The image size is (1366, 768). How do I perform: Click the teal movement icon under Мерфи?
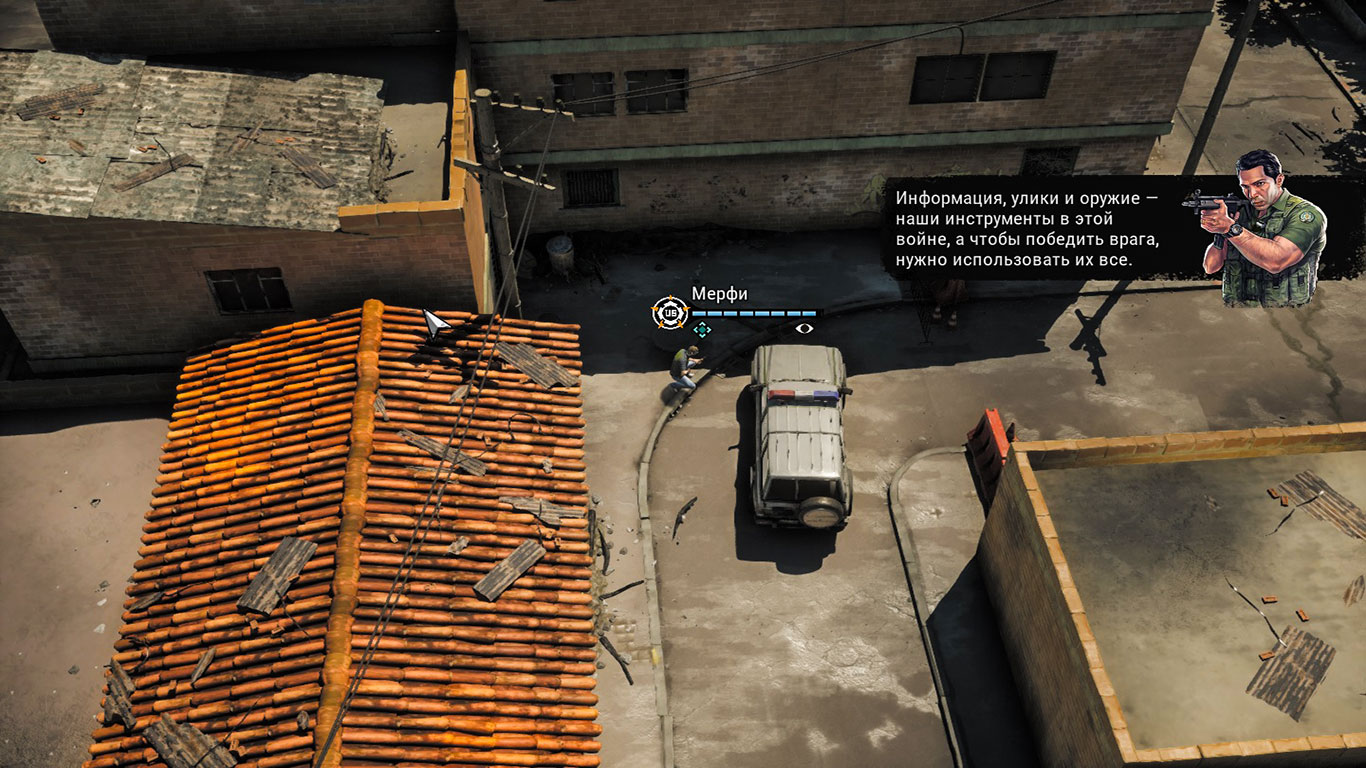coord(702,329)
